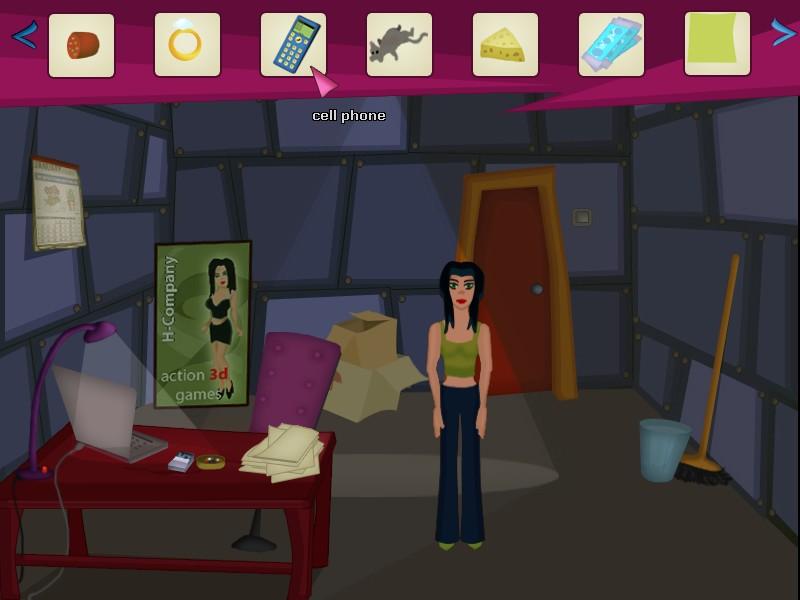Select the gray mouse inventory item
800x600 pixels.
(x=399, y=45)
